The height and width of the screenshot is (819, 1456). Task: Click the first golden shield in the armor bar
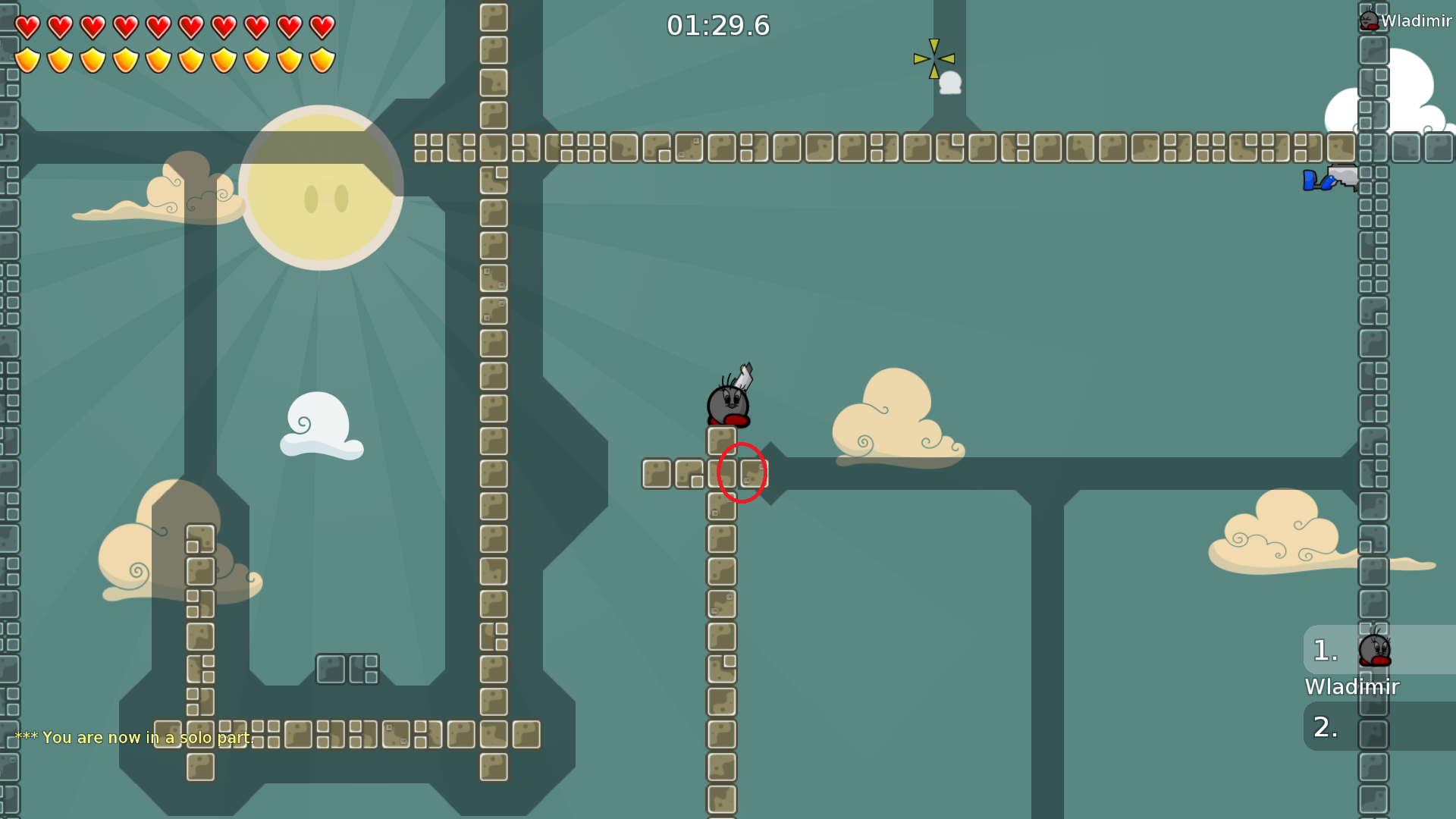[27, 59]
